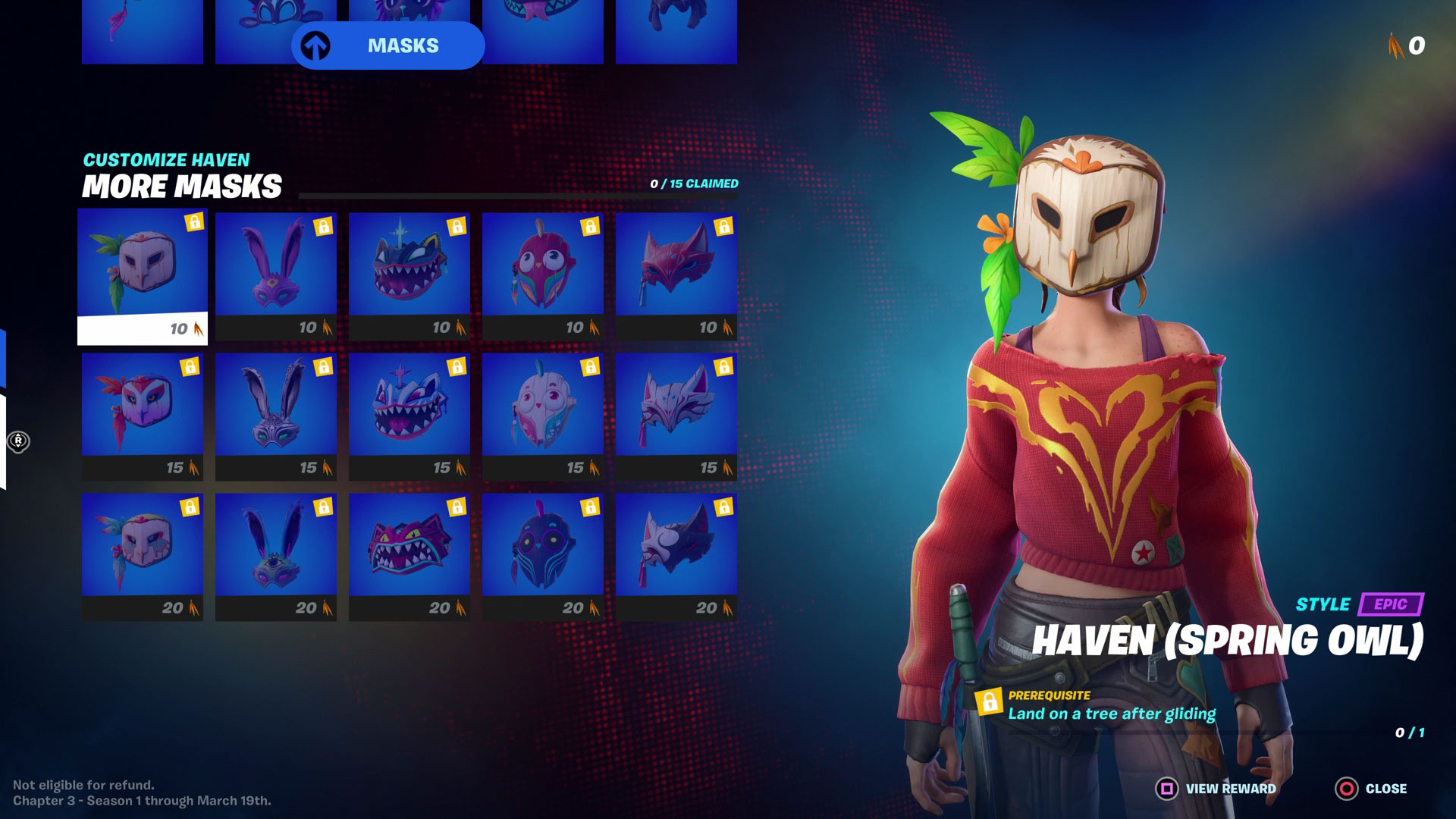Choose the red fox mask costing 10
This screenshot has width=1456, height=819.
[676, 273]
